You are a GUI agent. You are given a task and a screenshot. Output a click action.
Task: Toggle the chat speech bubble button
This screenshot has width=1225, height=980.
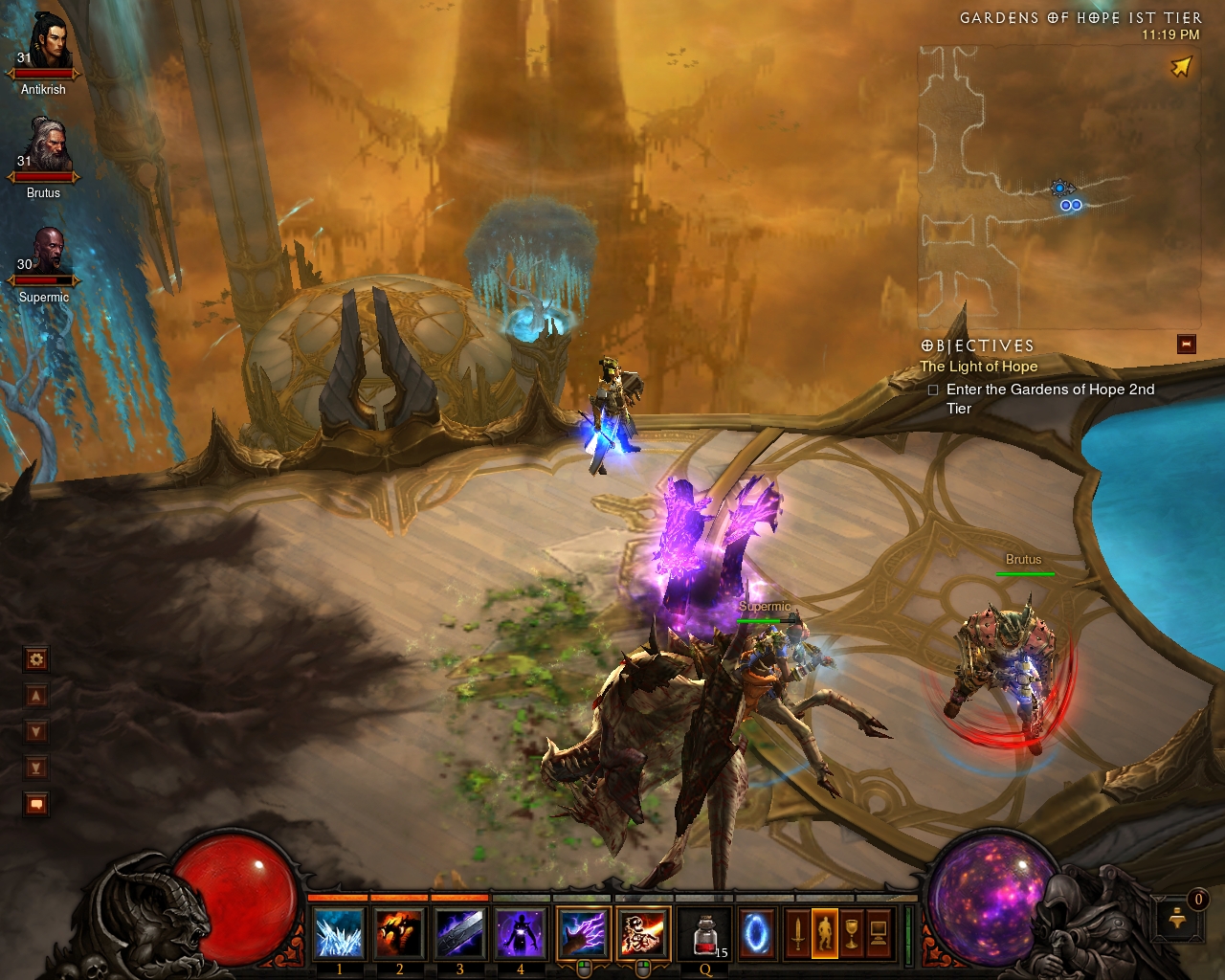tap(36, 804)
